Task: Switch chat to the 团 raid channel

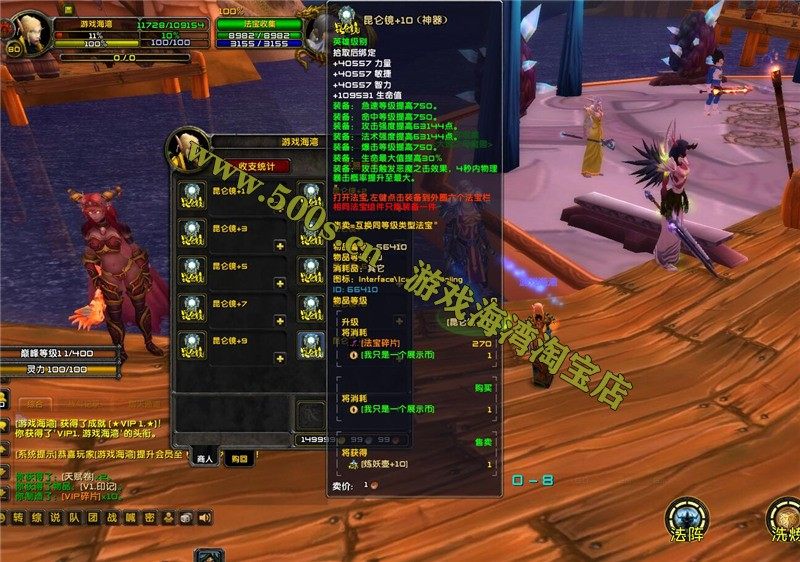Action: [93, 517]
